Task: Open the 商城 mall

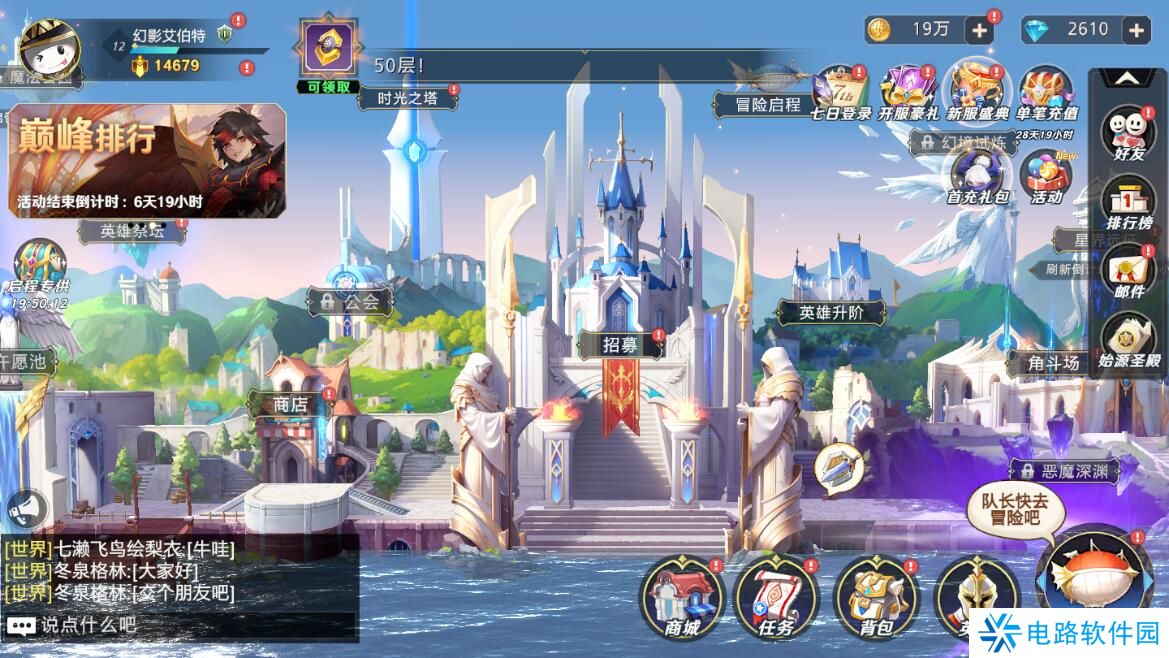Action: coord(681,599)
